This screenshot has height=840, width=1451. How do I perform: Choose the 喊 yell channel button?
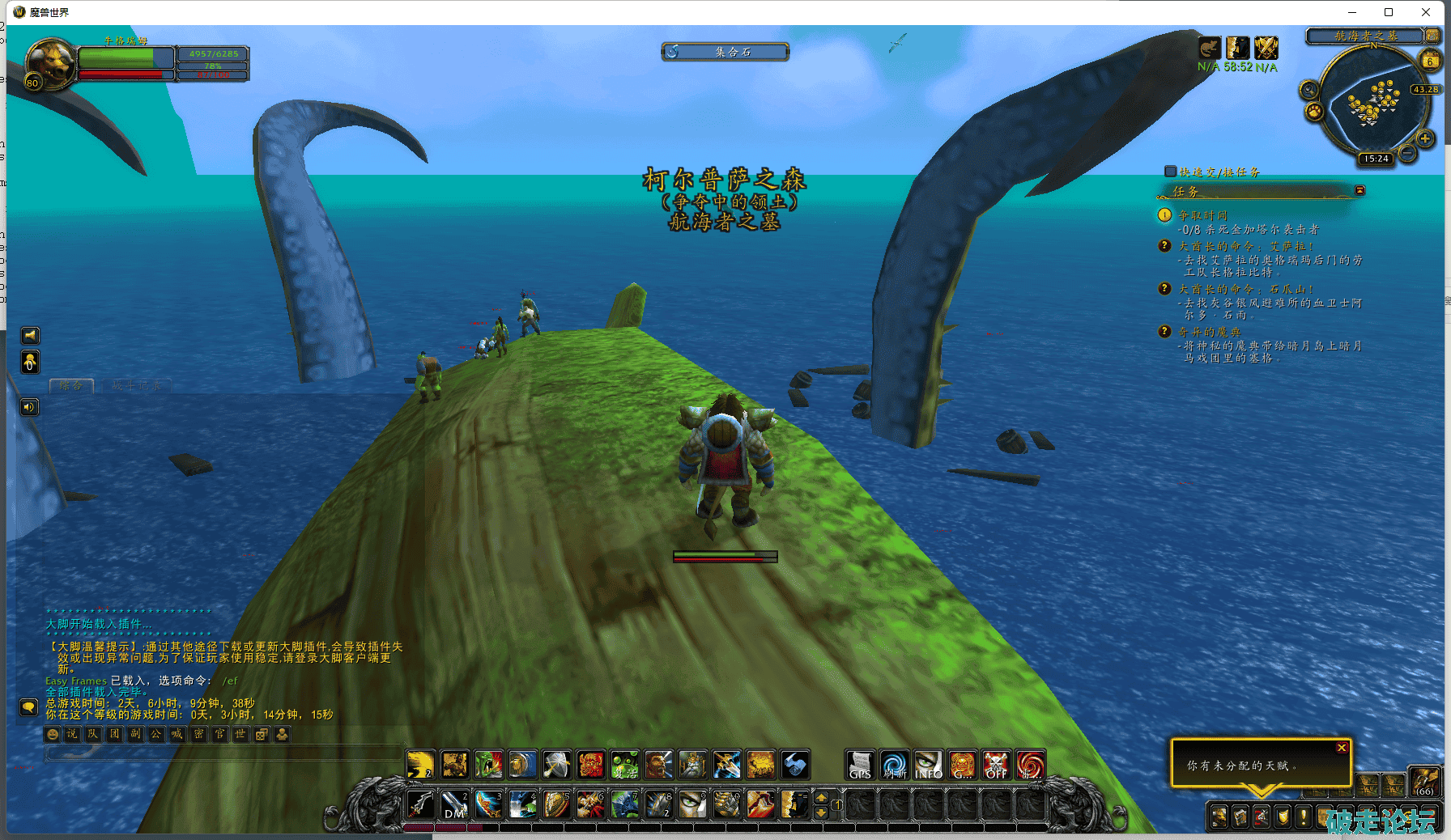pos(177,734)
